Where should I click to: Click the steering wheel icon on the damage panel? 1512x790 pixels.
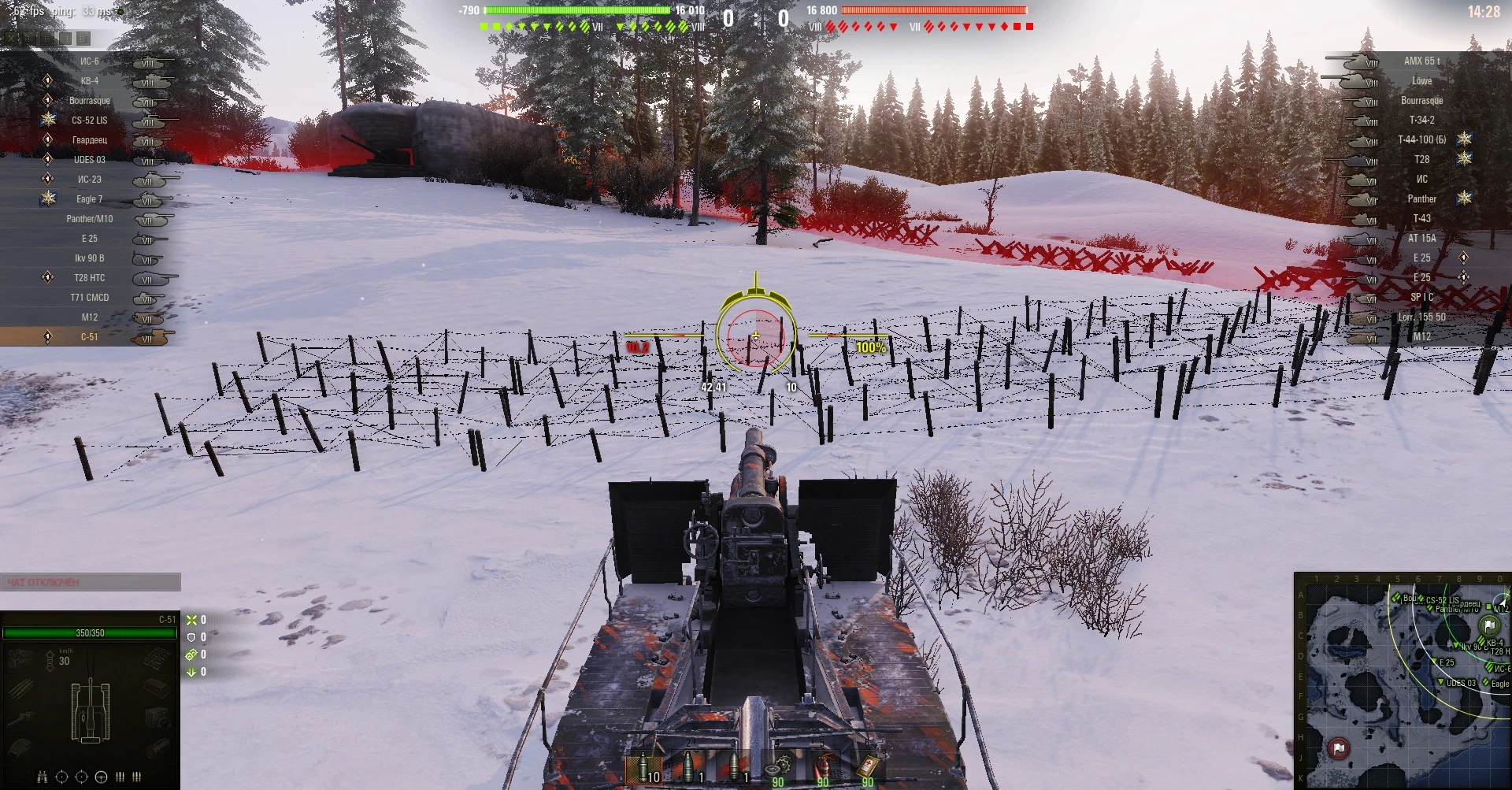pos(101,777)
